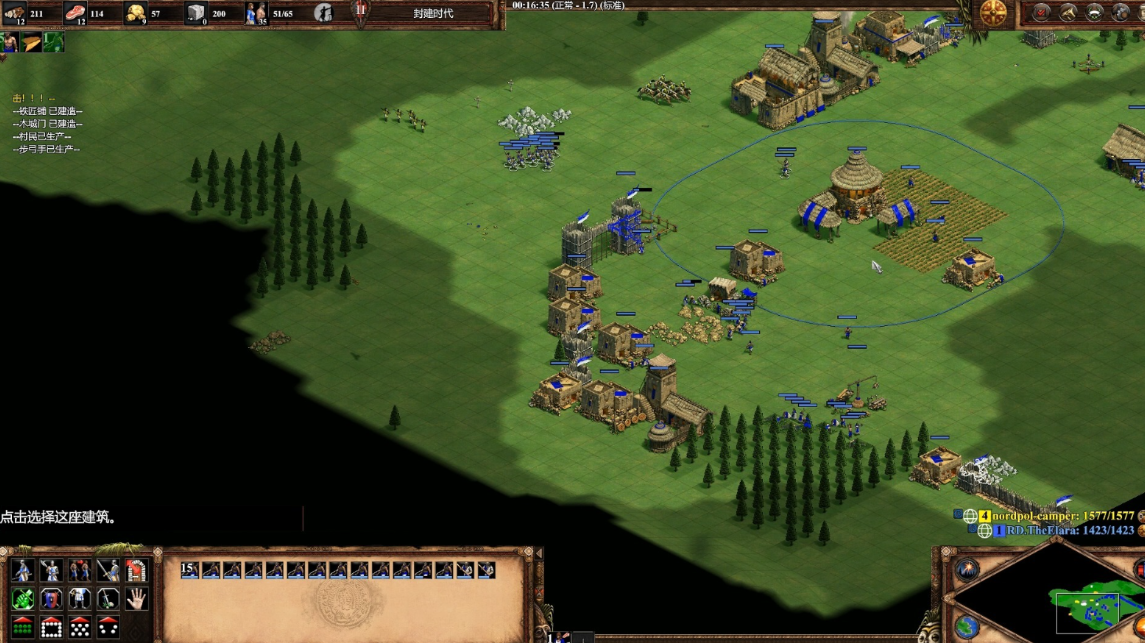This screenshot has height=643, width=1145.
Task: Click the two-soldiers red arrow command
Action: coord(79,571)
